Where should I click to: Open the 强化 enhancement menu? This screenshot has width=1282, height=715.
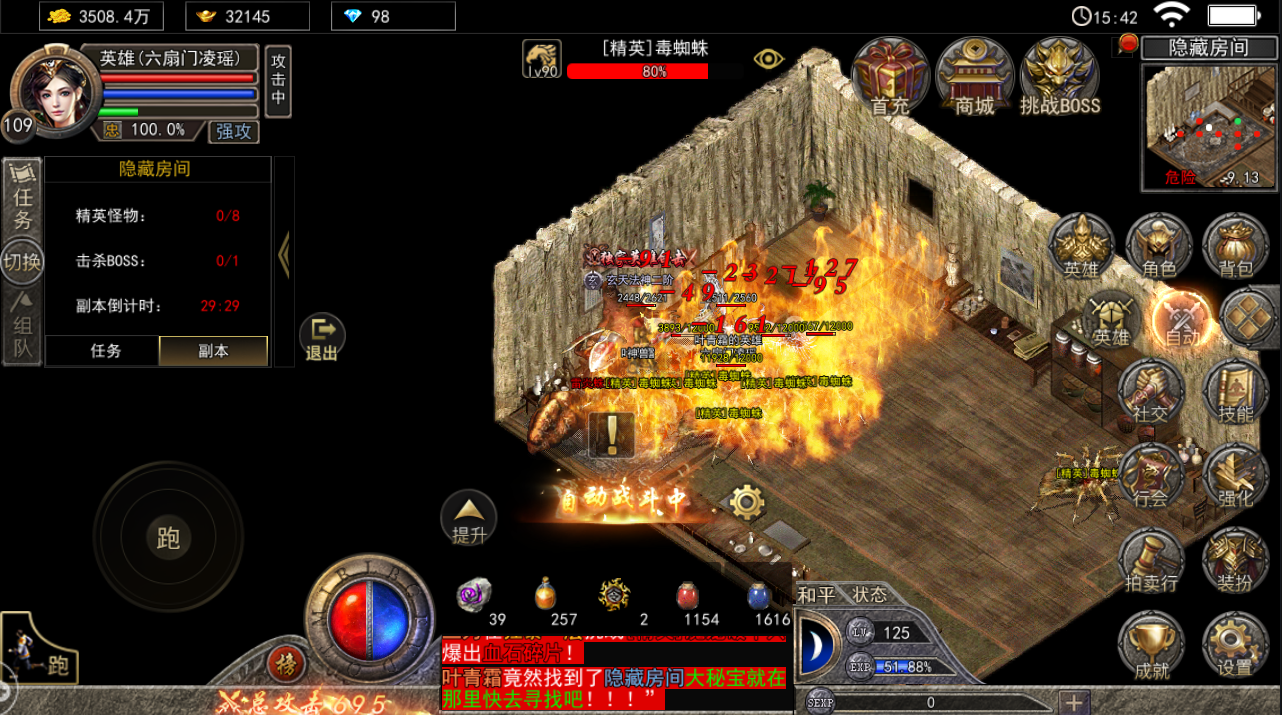click(x=1235, y=477)
